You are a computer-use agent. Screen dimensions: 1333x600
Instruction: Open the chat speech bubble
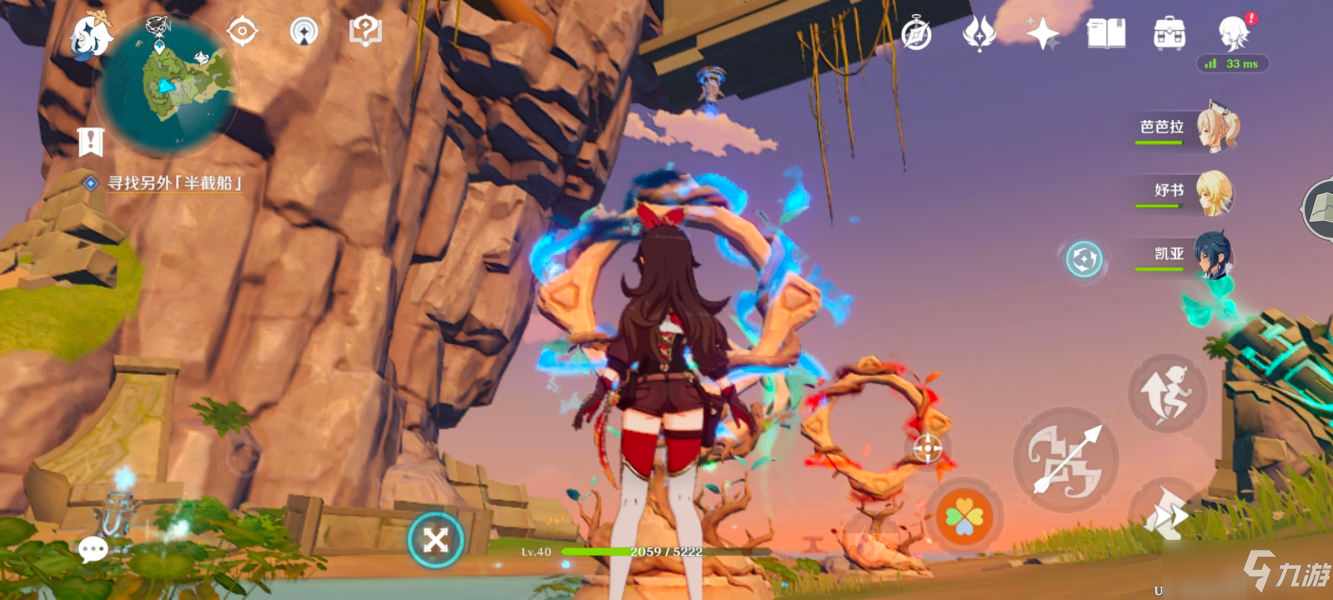(x=93, y=548)
